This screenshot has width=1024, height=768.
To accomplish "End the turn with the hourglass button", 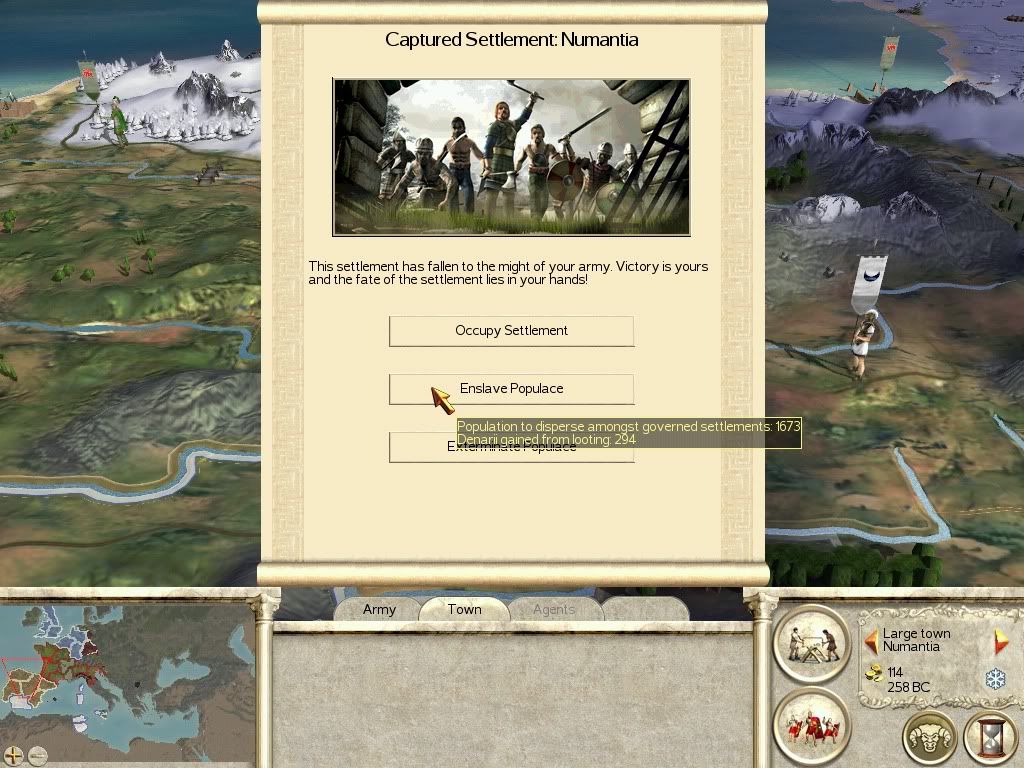I will point(990,738).
